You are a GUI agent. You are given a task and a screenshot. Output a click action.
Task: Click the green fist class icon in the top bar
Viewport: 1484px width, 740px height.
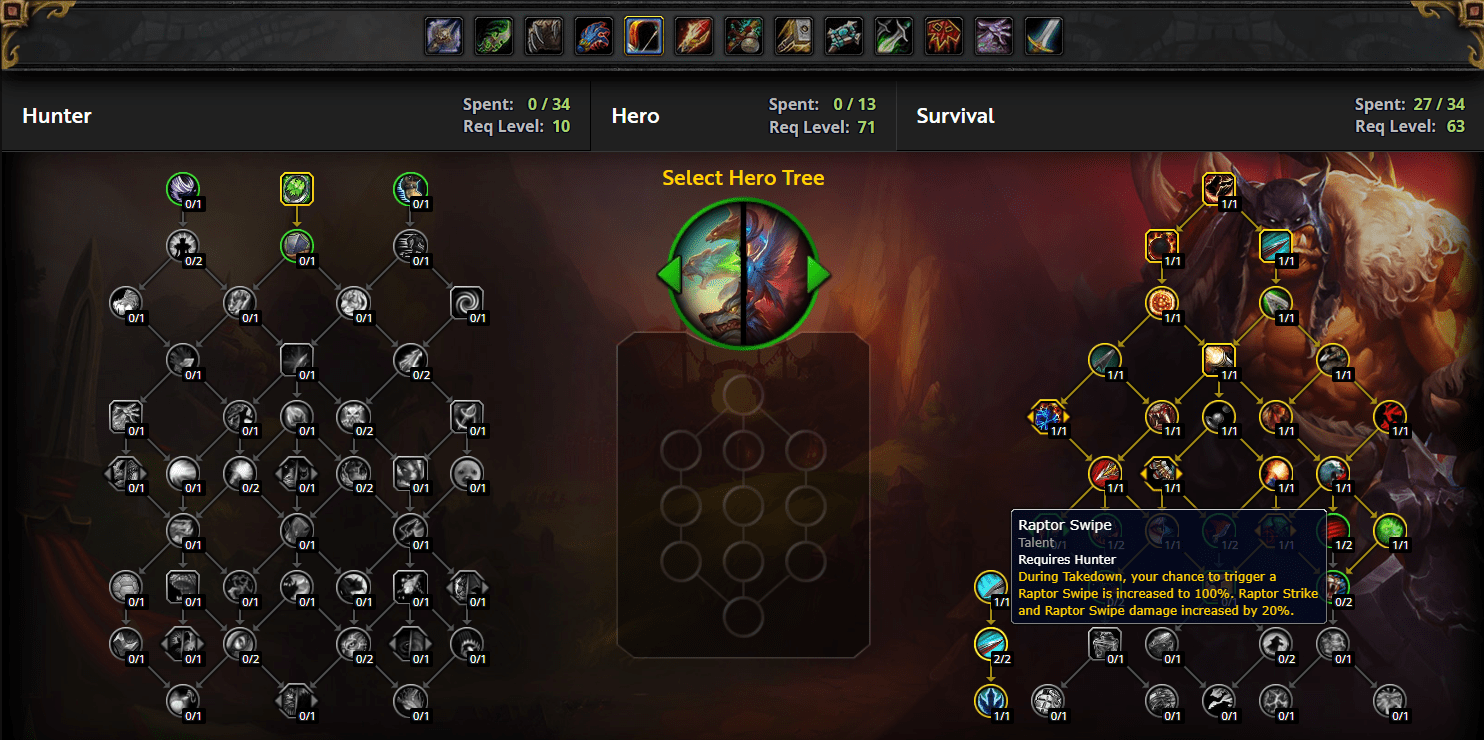(x=493, y=35)
